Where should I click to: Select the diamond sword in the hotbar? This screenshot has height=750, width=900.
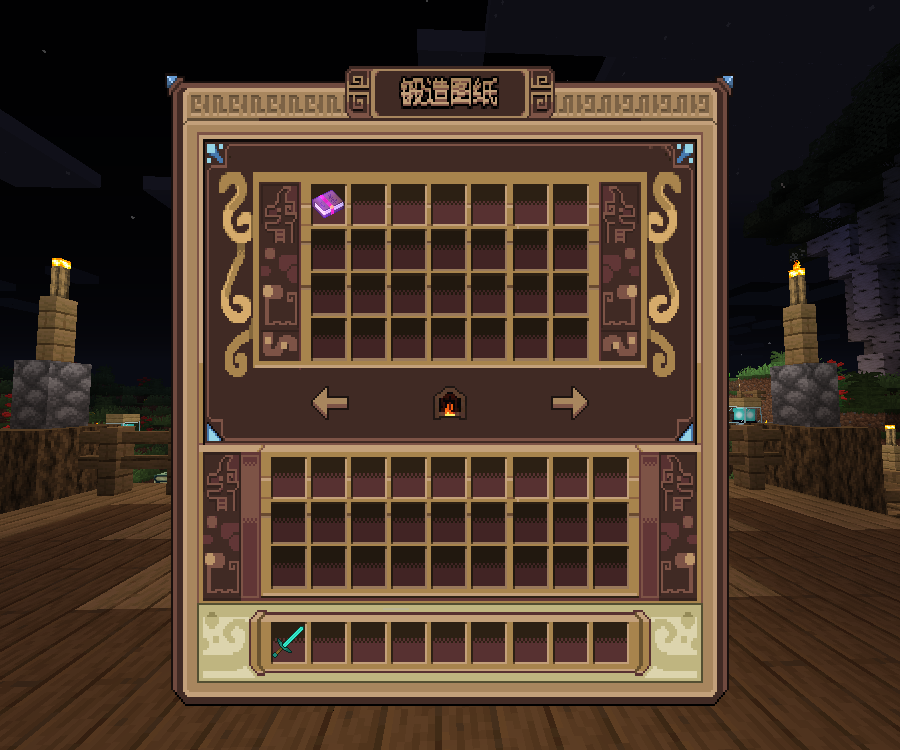click(288, 641)
